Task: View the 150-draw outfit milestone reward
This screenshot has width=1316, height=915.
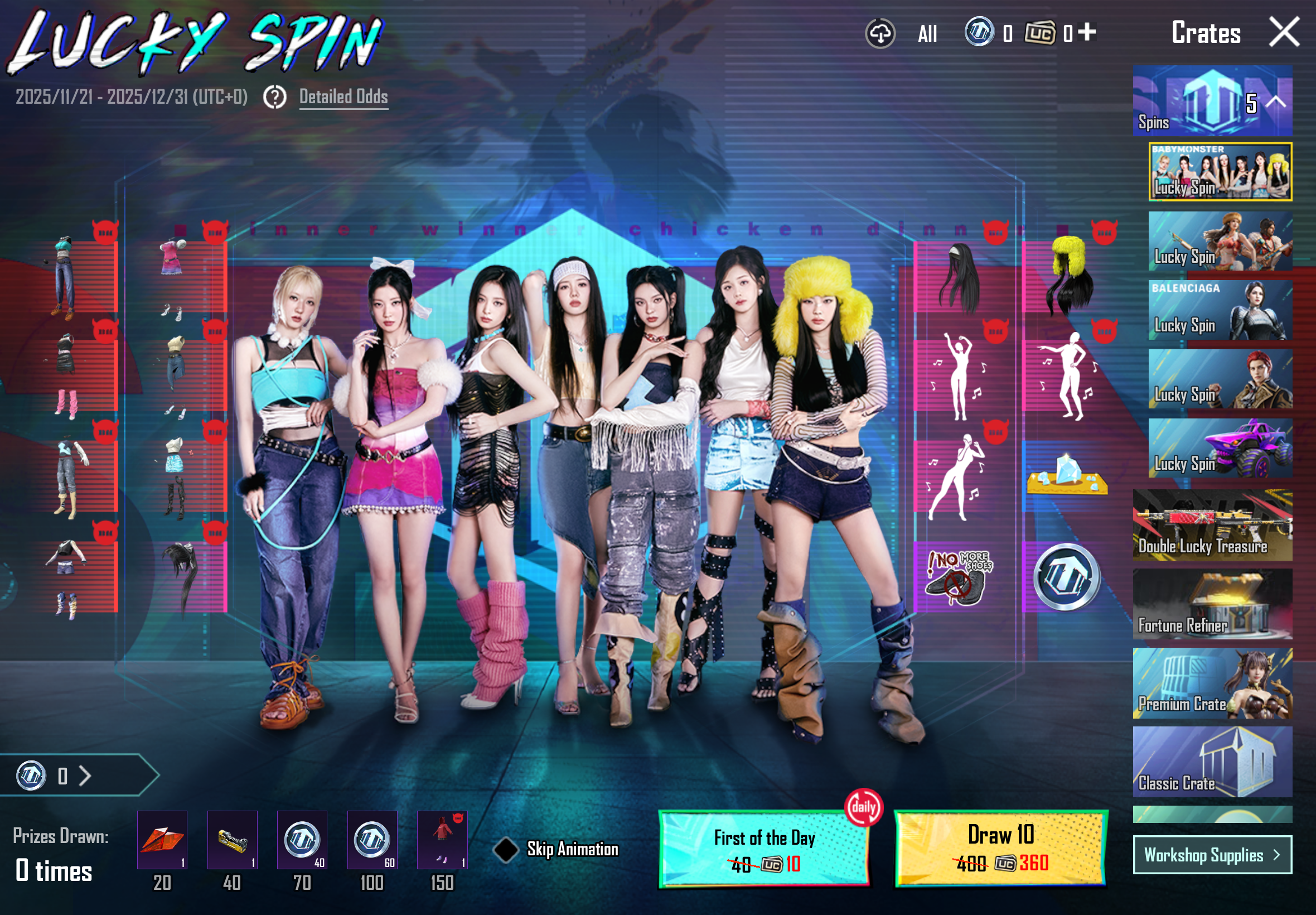Action: click(x=442, y=840)
